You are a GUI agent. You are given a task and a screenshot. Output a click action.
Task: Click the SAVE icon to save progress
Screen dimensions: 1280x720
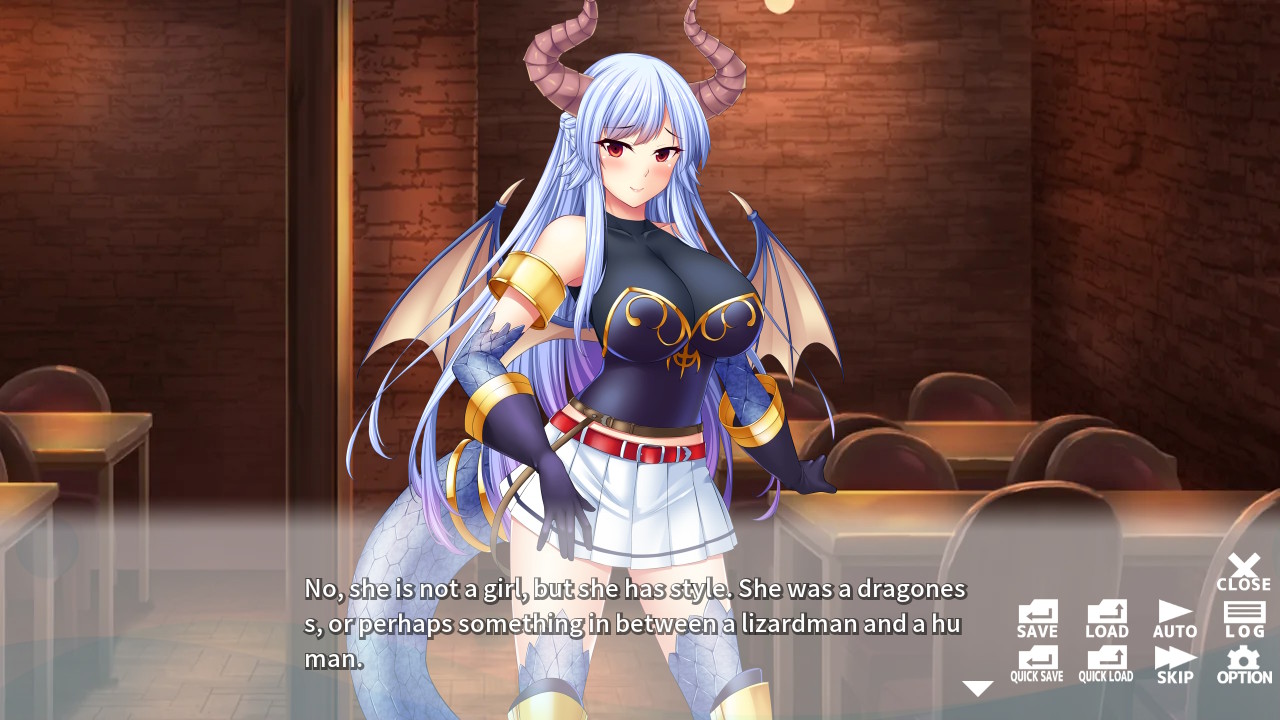point(1037,615)
